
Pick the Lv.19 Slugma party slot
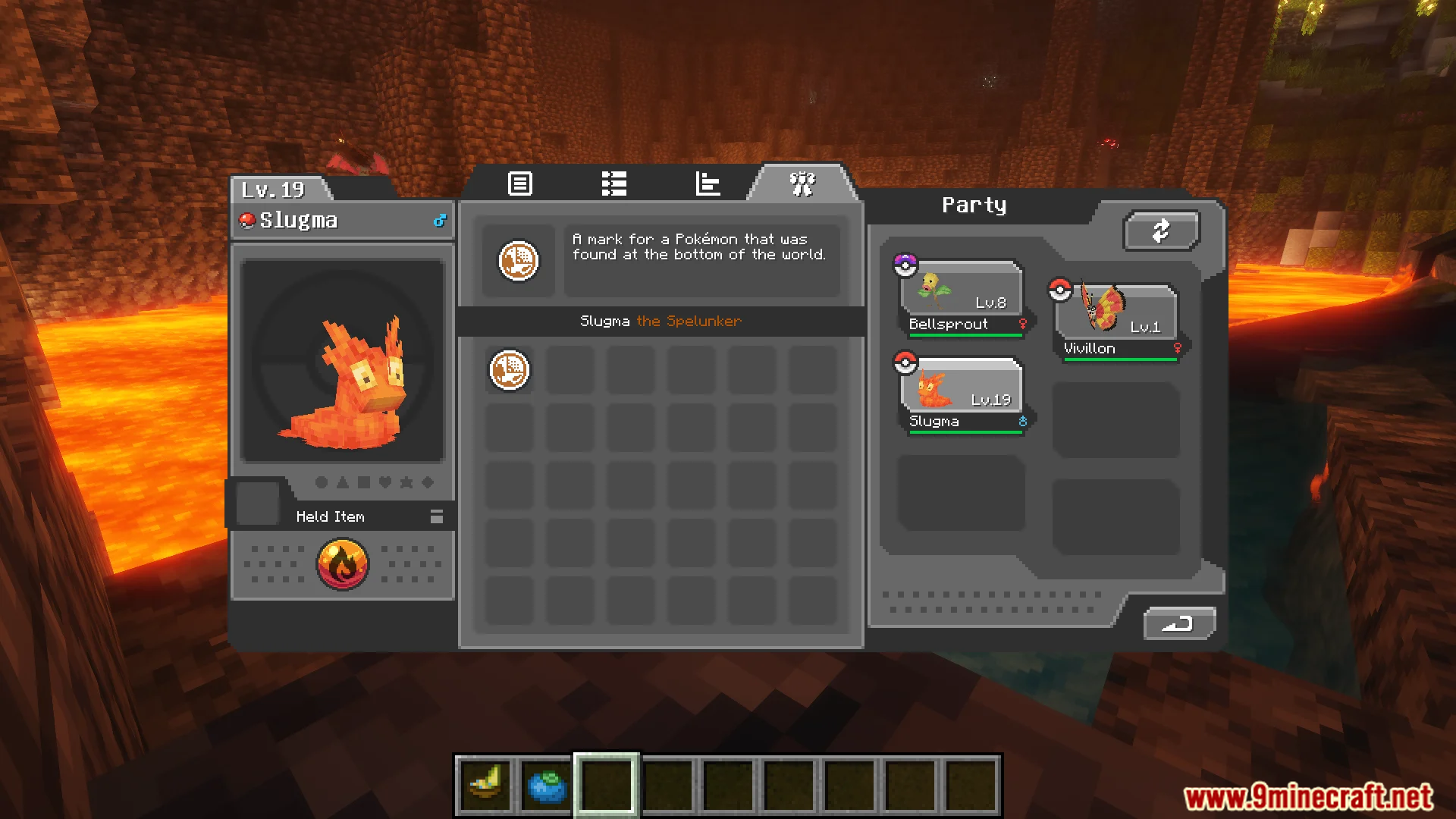point(962,395)
